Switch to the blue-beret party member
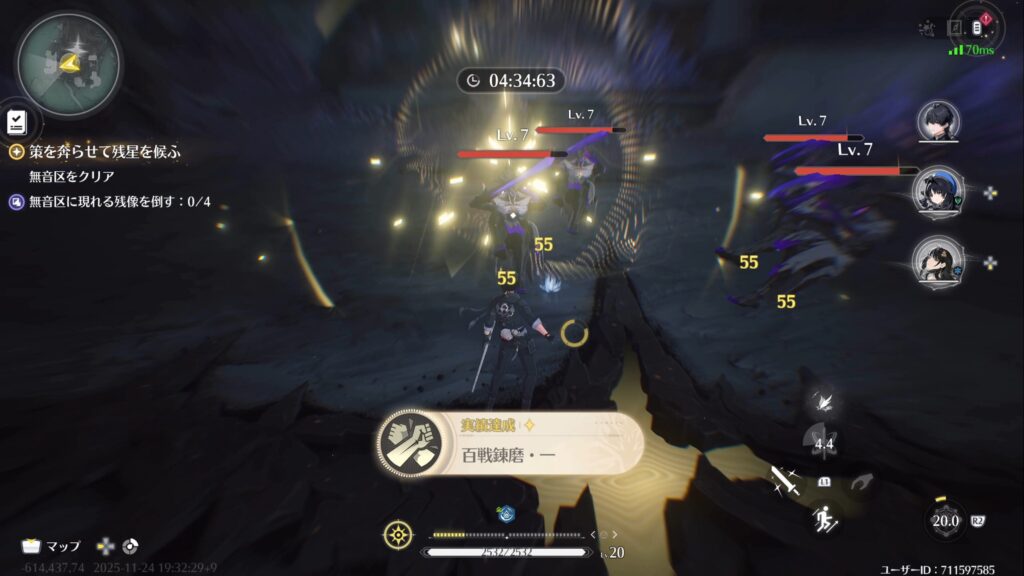The width and height of the screenshot is (1024, 576). 937,191
